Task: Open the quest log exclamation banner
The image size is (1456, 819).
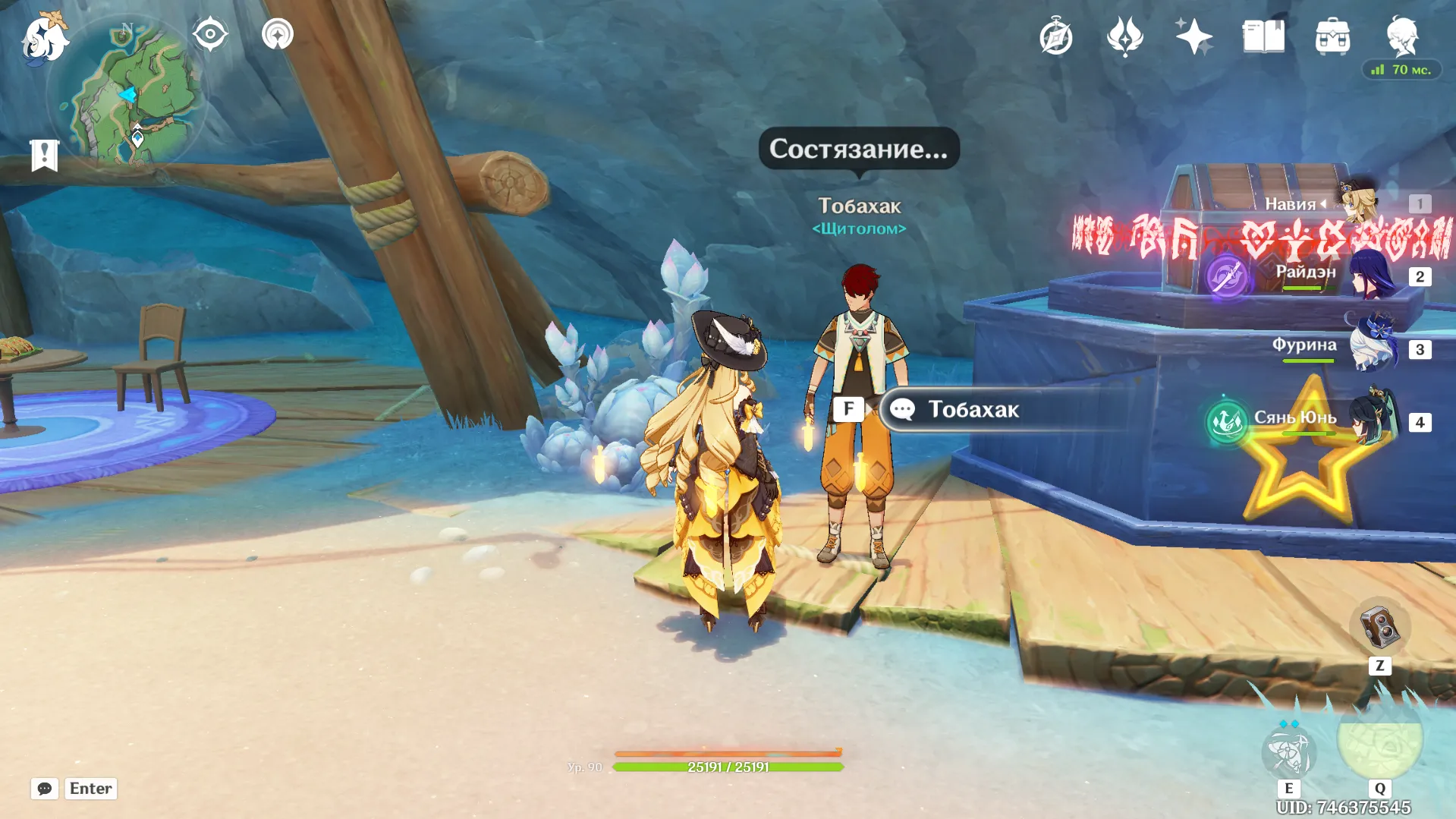Action: tap(45, 155)
